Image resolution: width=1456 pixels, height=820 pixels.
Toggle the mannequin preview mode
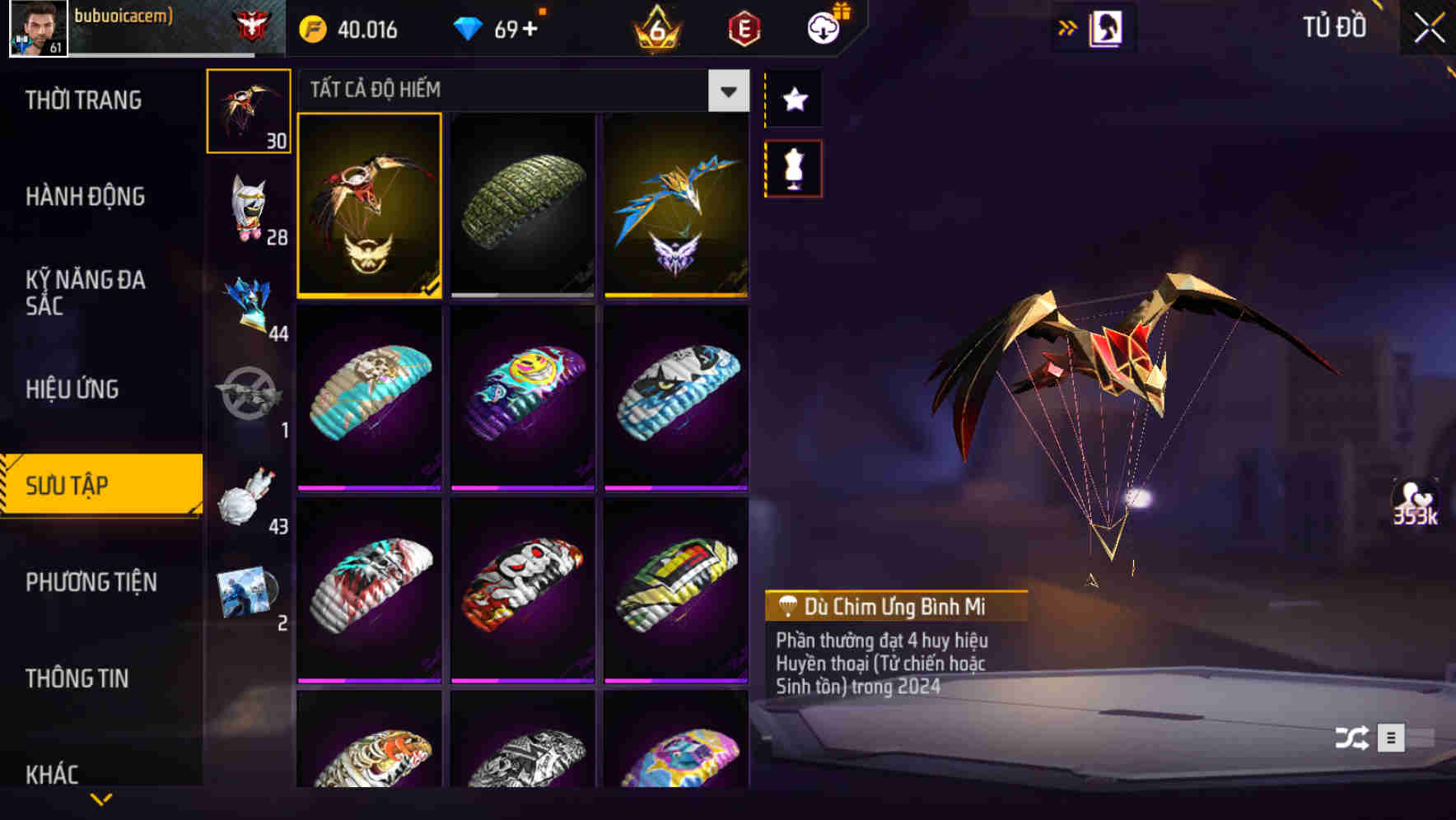pos(793,167)
